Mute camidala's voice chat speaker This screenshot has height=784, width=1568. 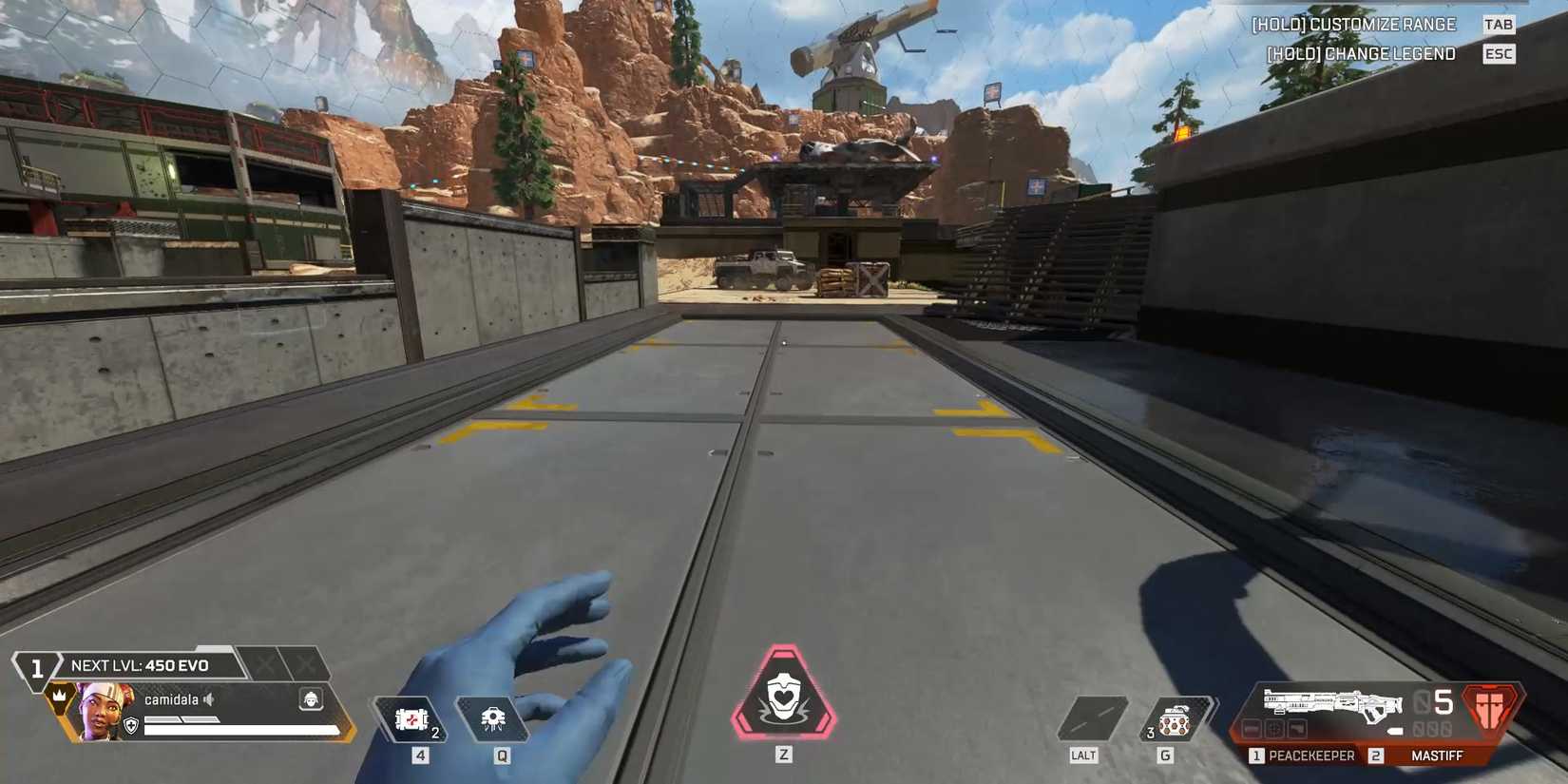(x=208, y=700)
